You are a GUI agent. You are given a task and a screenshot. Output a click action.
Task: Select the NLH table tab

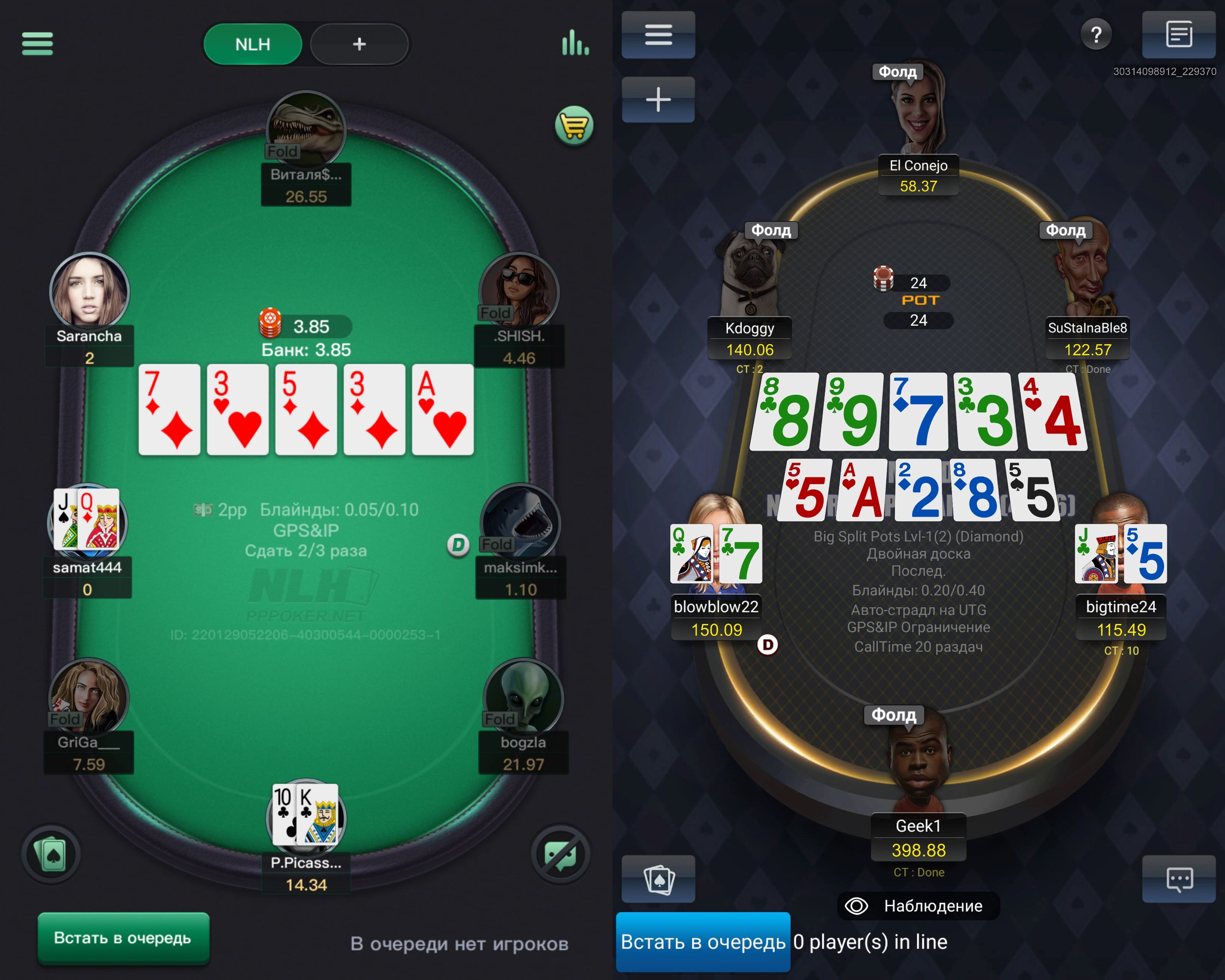click(253, 44)
